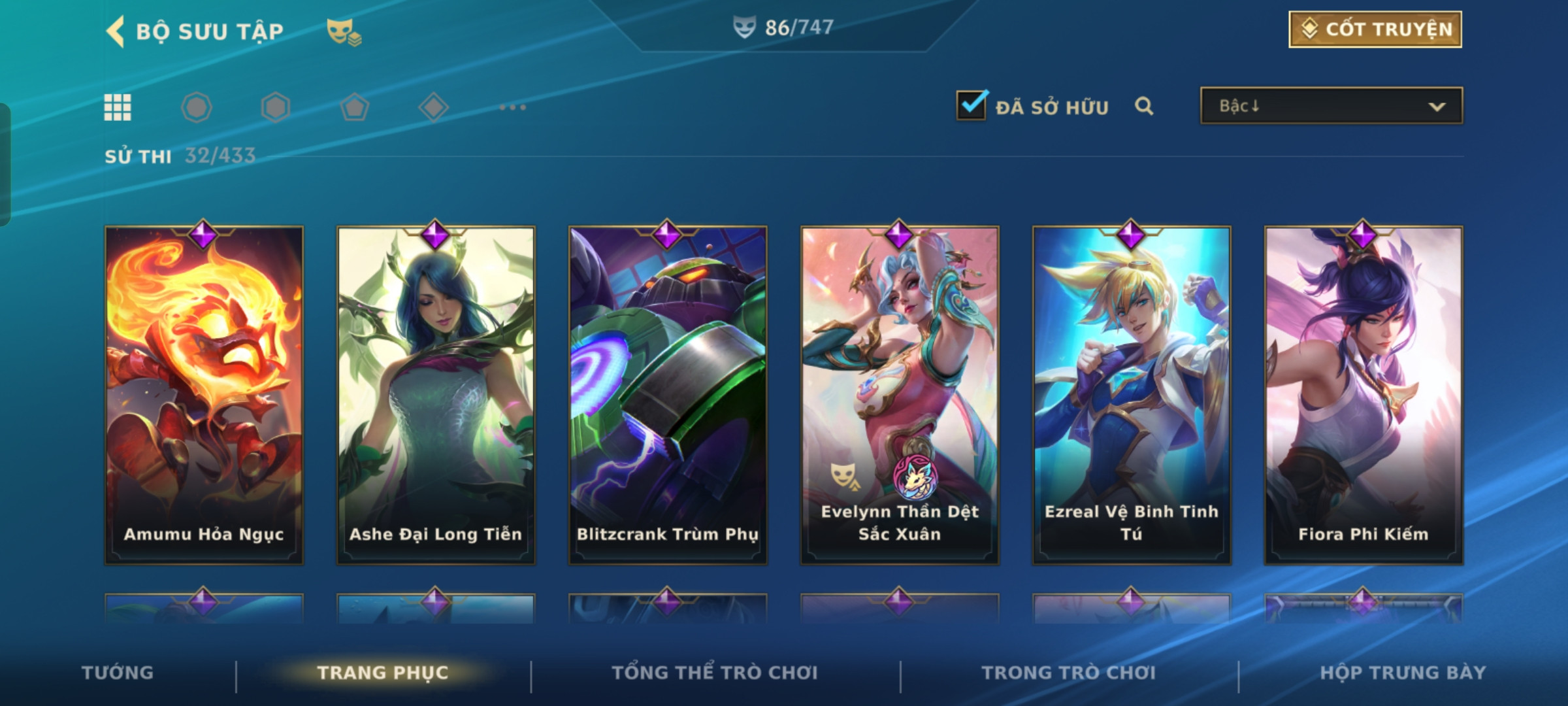This screenshot has width=1568, height=706.
Task: Open the Trang Phục tab
Action: (x=383, y=673)
